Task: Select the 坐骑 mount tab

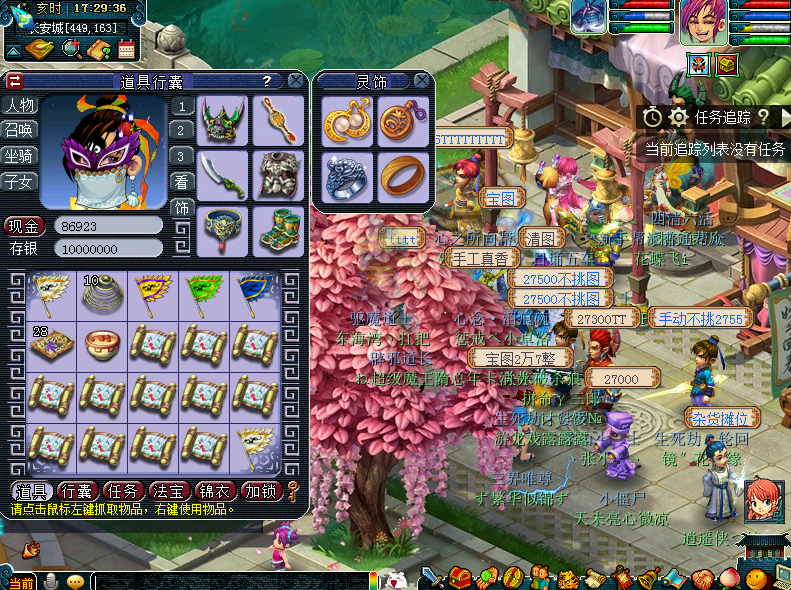Action: coord(19,155)
